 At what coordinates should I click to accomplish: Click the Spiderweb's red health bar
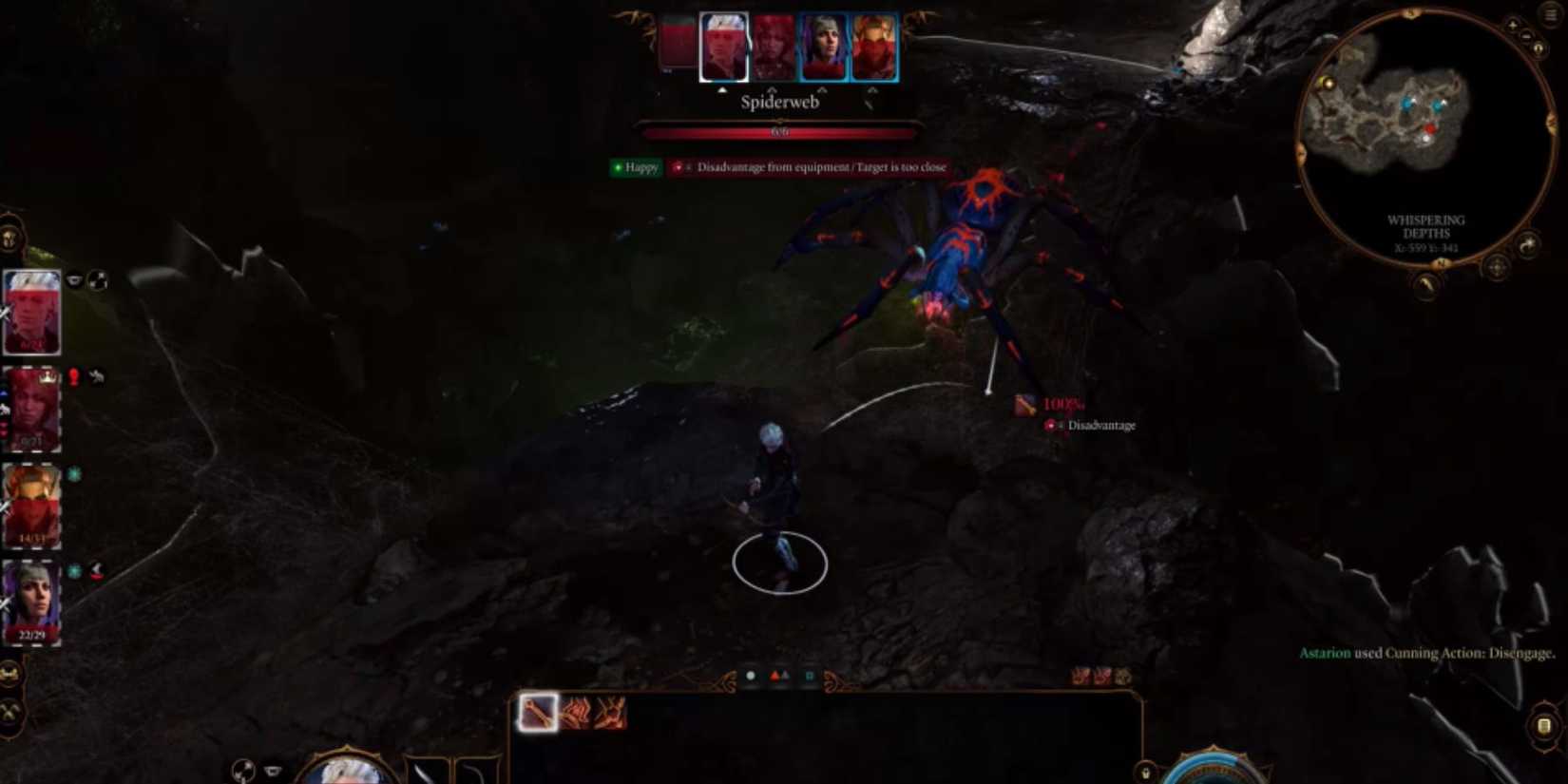pos(779,131)
